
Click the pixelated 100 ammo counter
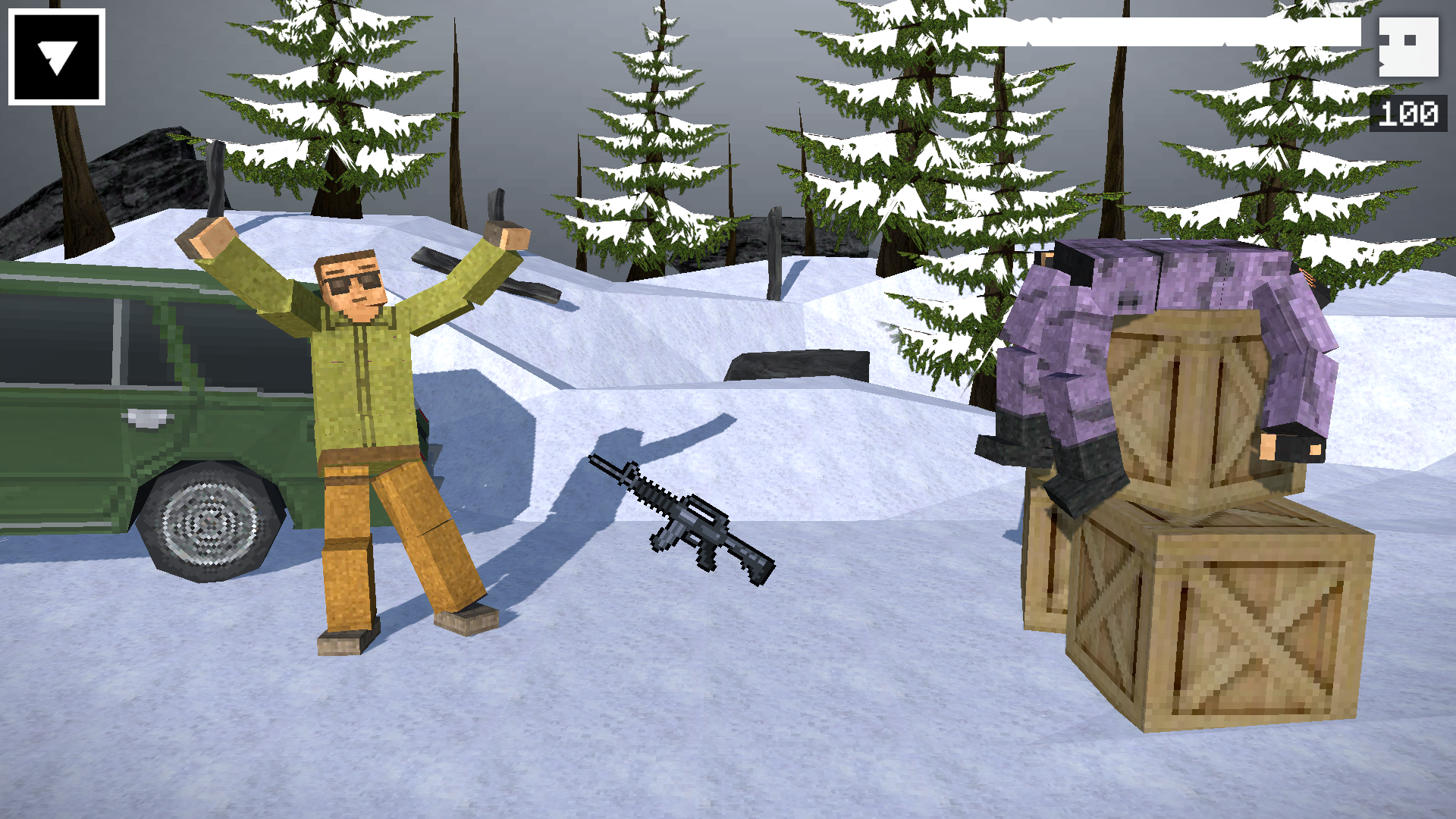coord(1407,115)
